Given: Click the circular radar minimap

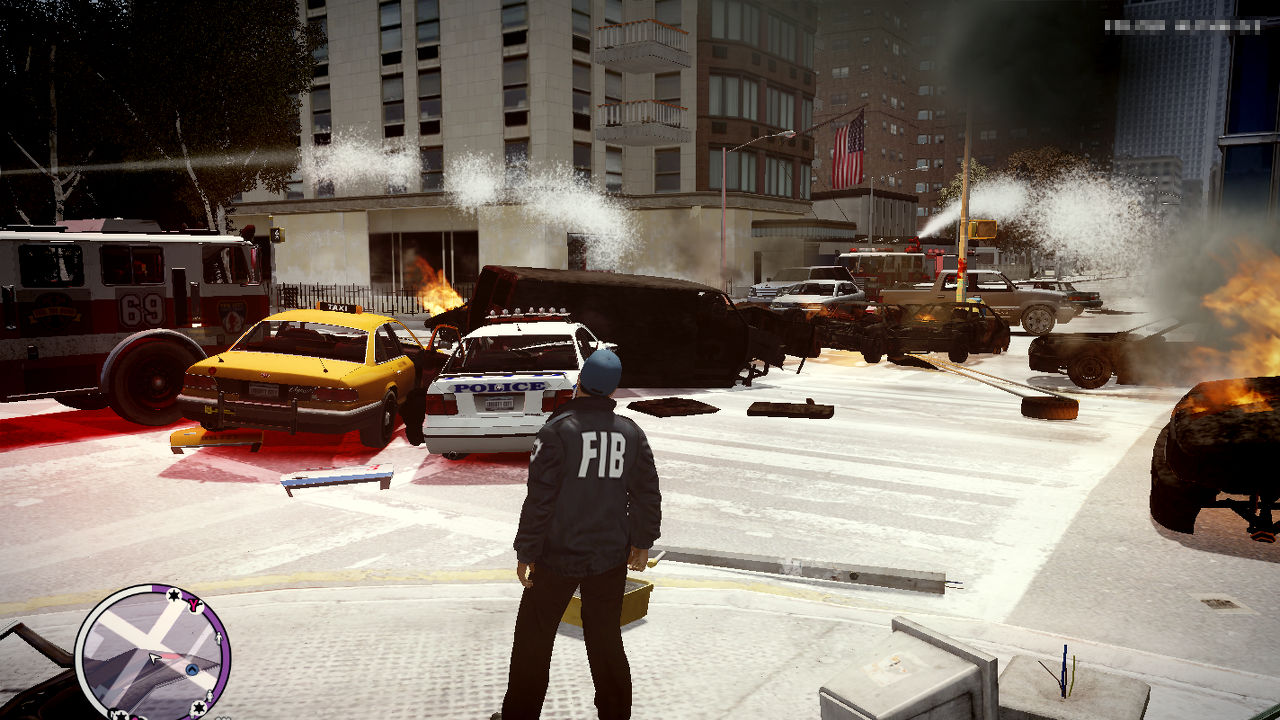Looking at the screenshot, I should pyautogui.click(x=152, y=652).
